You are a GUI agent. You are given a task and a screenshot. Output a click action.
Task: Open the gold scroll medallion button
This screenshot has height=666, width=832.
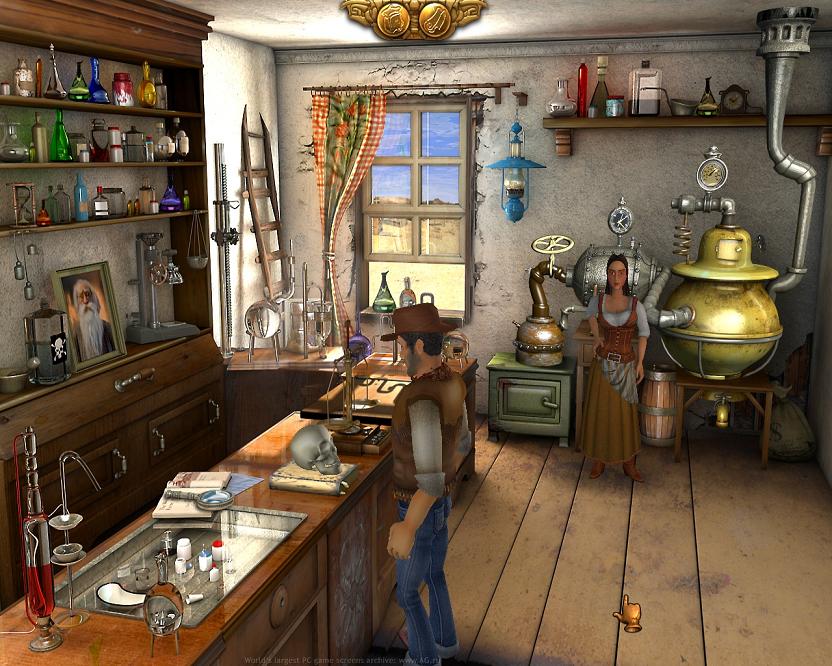[x=435, y=19]
